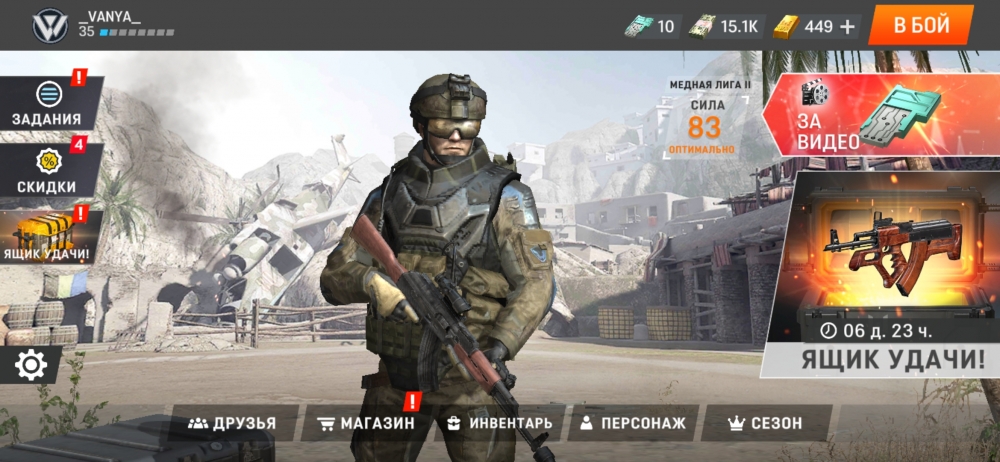Go to the Магазин shop
Viewport: 1000px width, 462px height.
pos(364,423)
